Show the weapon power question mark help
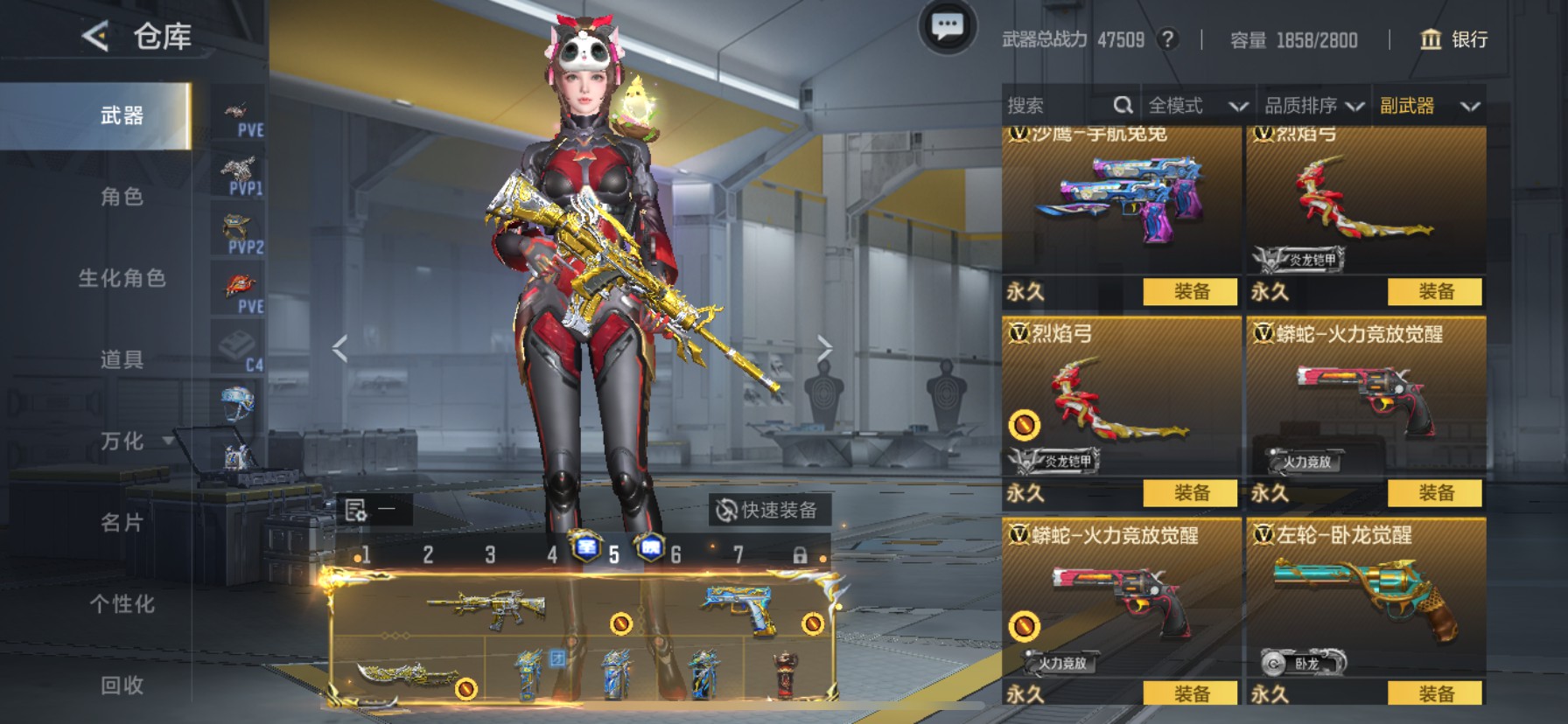The height and width of the screenshot is (724, 1568). point(1167,39)
